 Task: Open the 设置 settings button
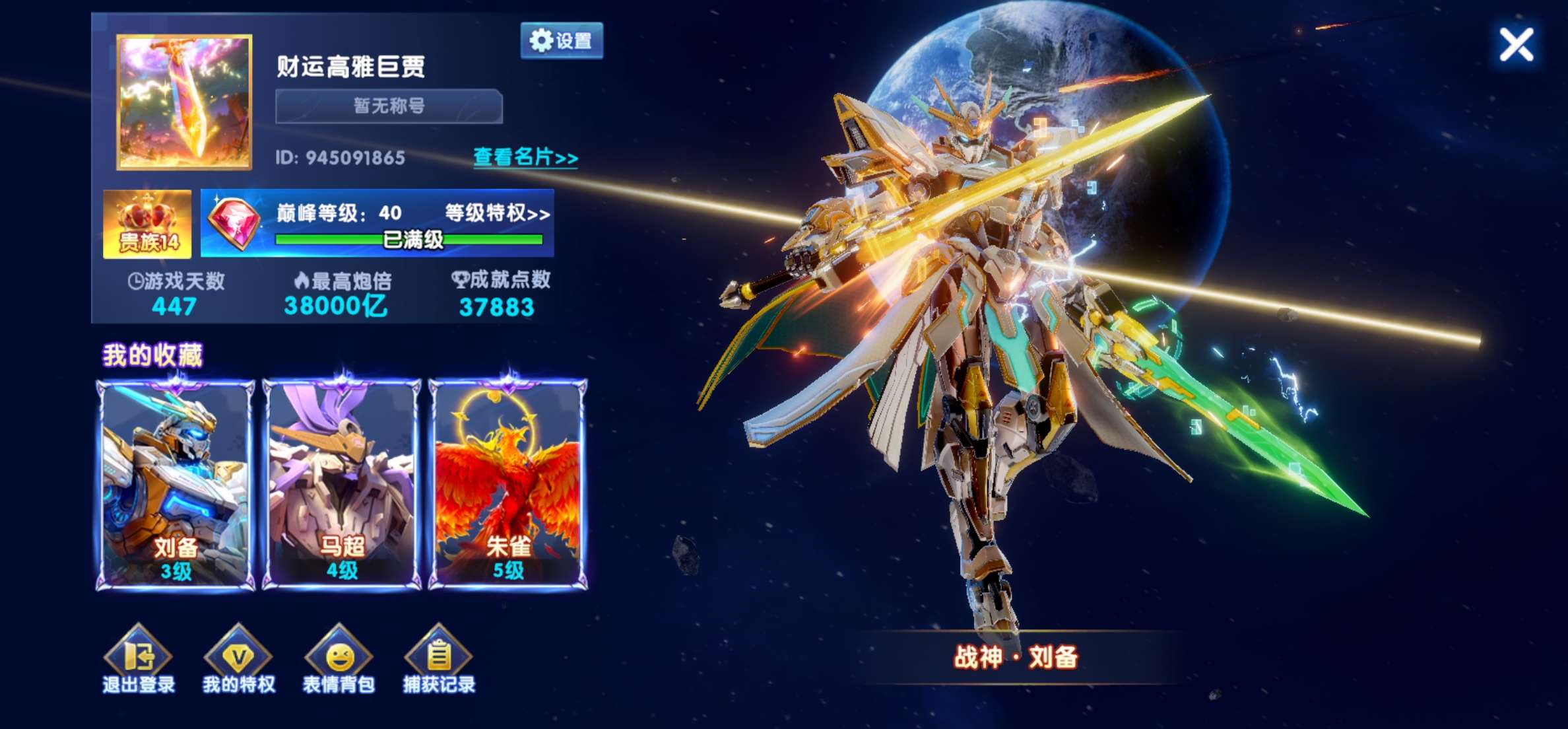(x=562, y=41)
